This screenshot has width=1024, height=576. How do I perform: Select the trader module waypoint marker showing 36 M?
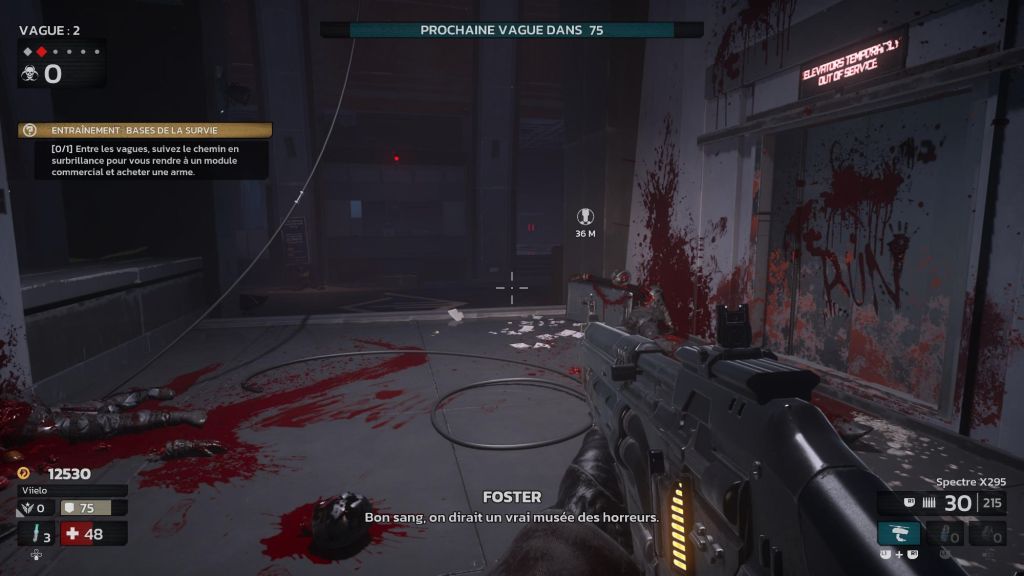pyautogui.click(x=585, y=216)
